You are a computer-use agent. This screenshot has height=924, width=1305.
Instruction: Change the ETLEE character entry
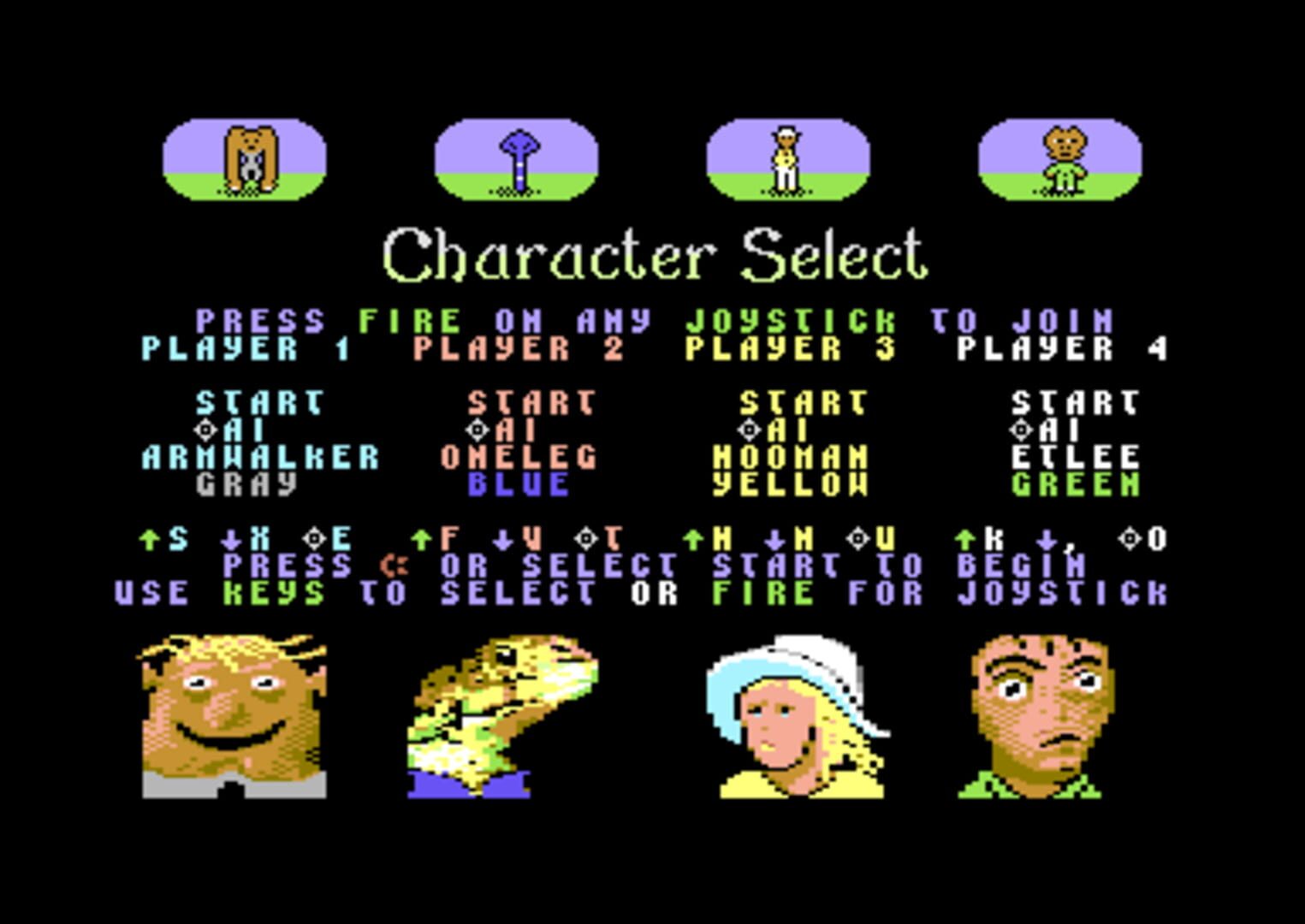click(1075, 457)
